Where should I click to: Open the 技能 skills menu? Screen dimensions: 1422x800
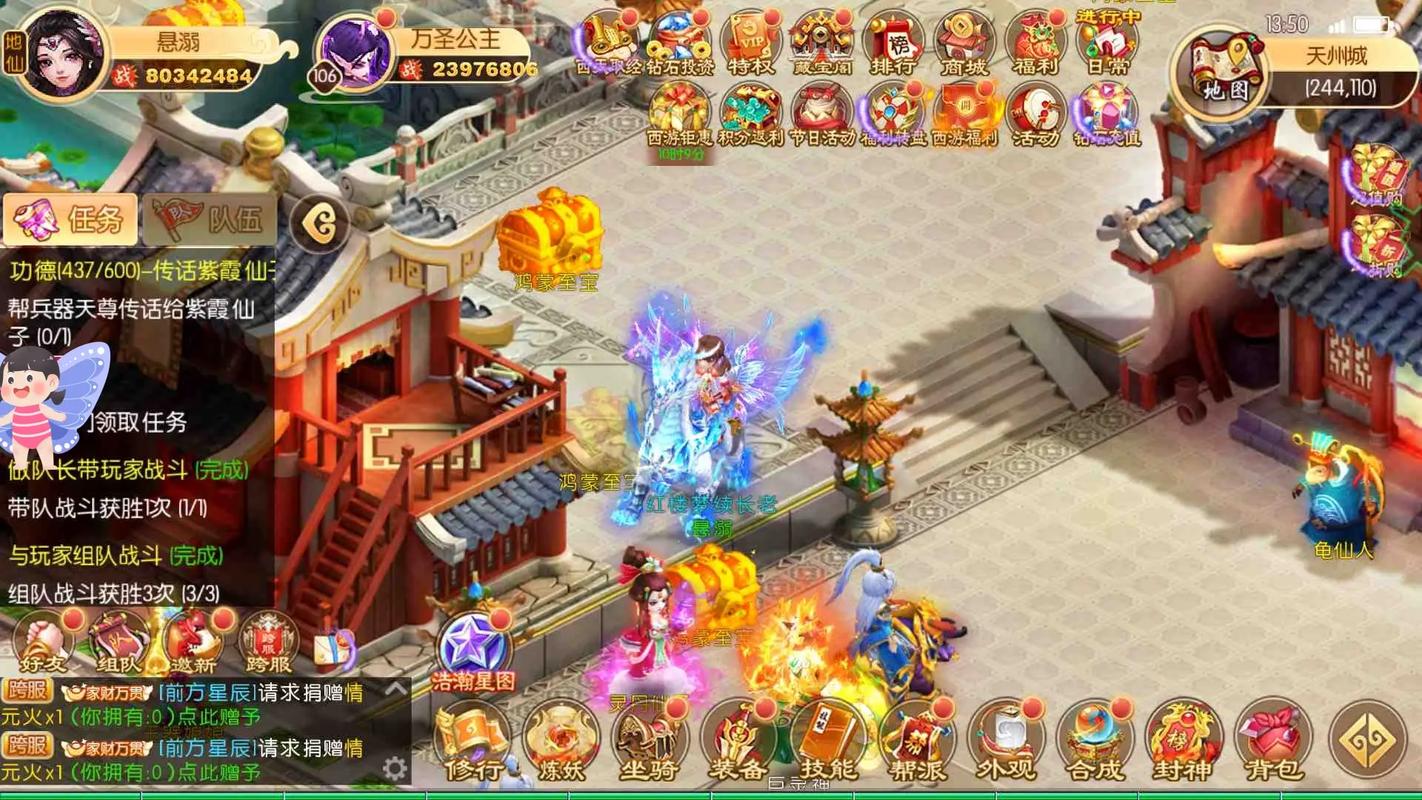tap(828, 742)
